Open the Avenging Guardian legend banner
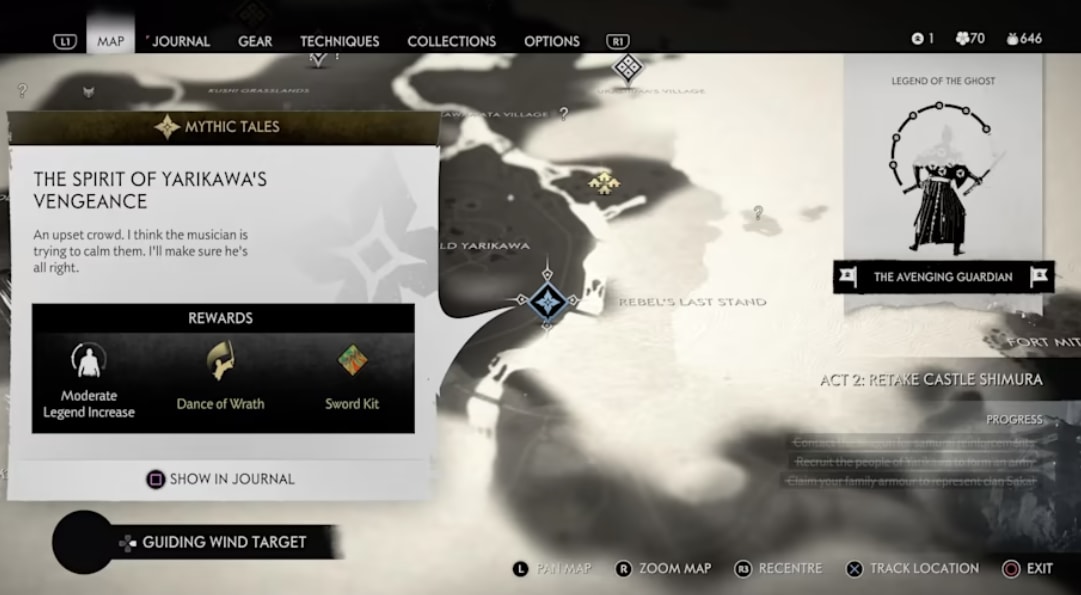The height and width of the screenshot is (595, 1081). tap(943, 277)
